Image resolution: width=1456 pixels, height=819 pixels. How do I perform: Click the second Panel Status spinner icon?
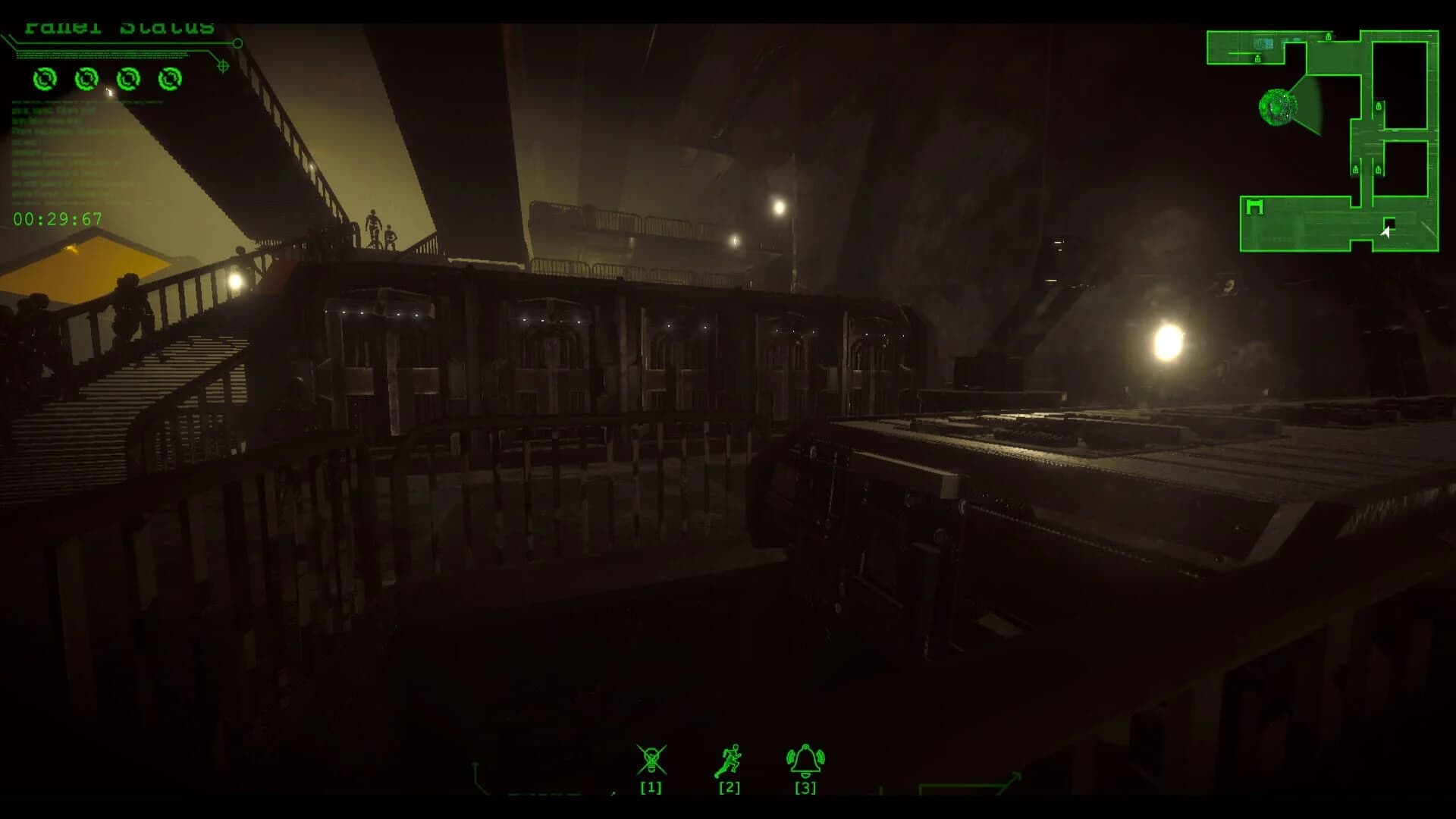pos(86,80)
